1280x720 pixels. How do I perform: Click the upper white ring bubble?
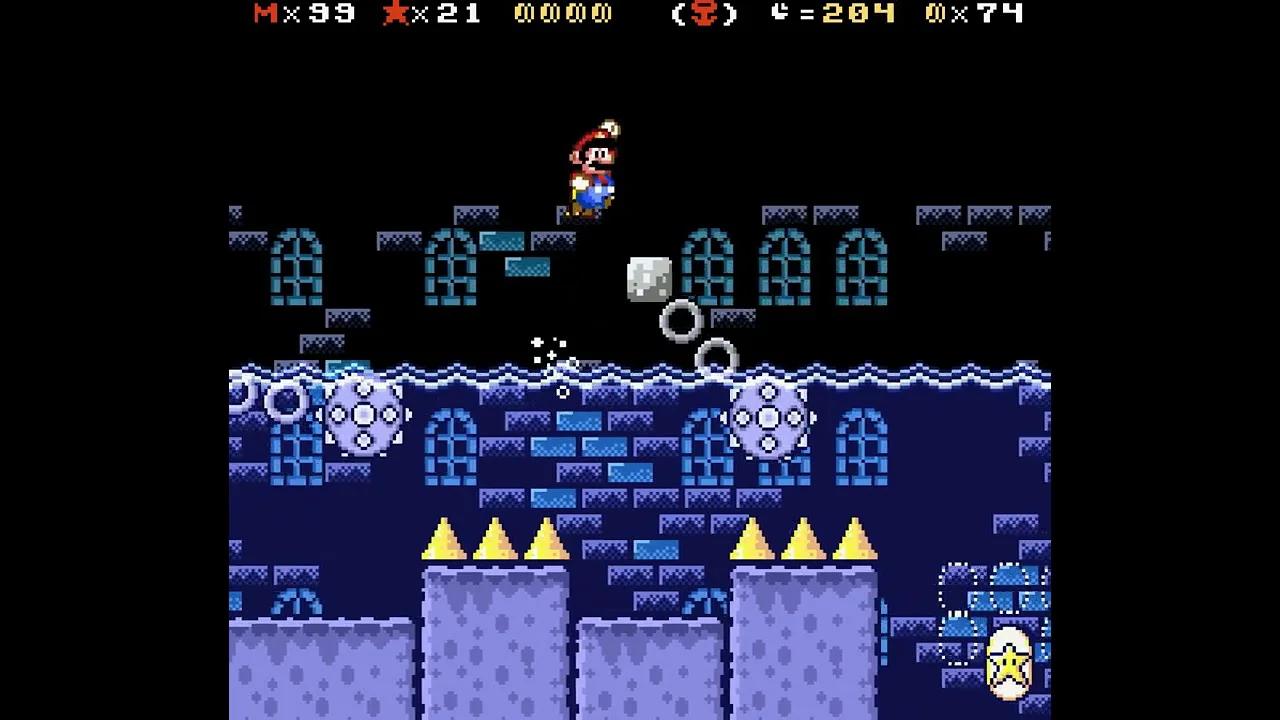[x=679, y=318]
